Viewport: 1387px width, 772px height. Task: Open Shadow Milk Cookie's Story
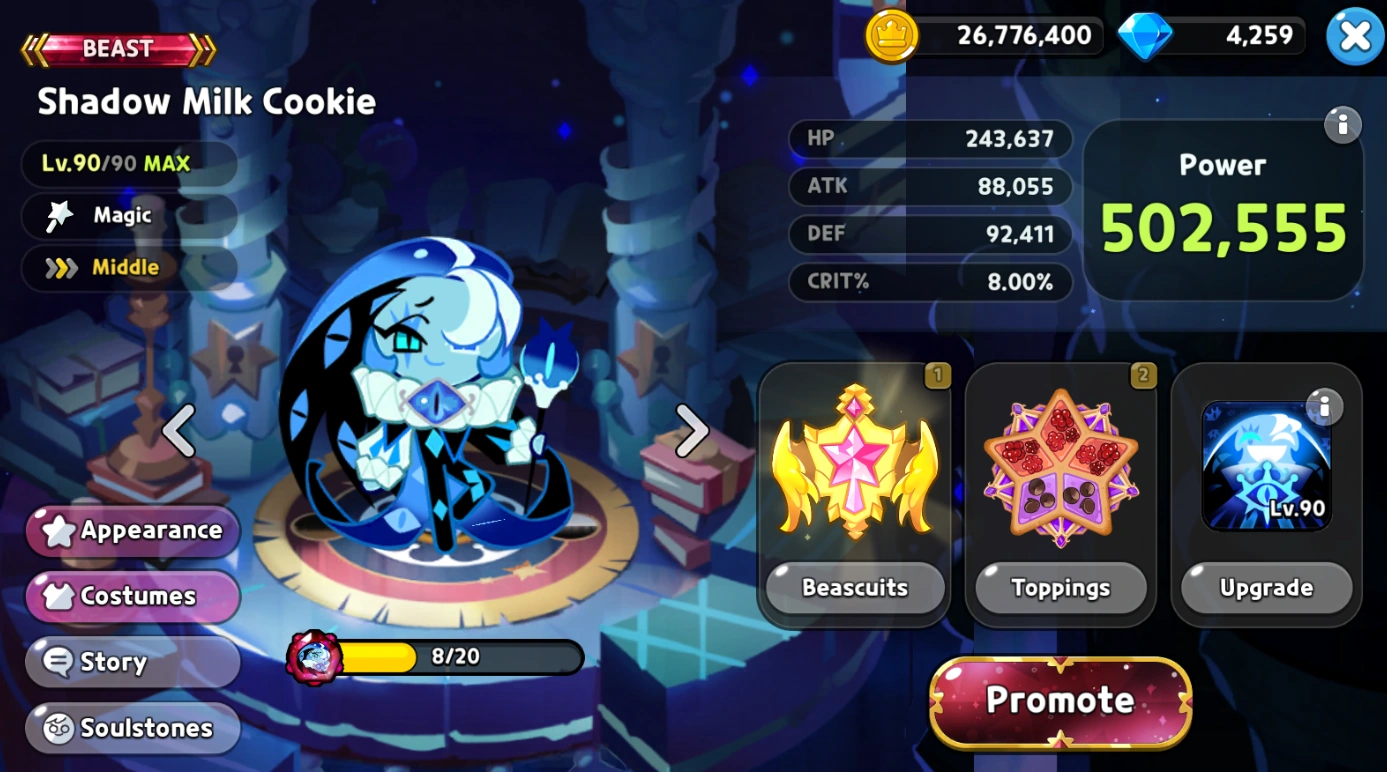tap(131, 662)
